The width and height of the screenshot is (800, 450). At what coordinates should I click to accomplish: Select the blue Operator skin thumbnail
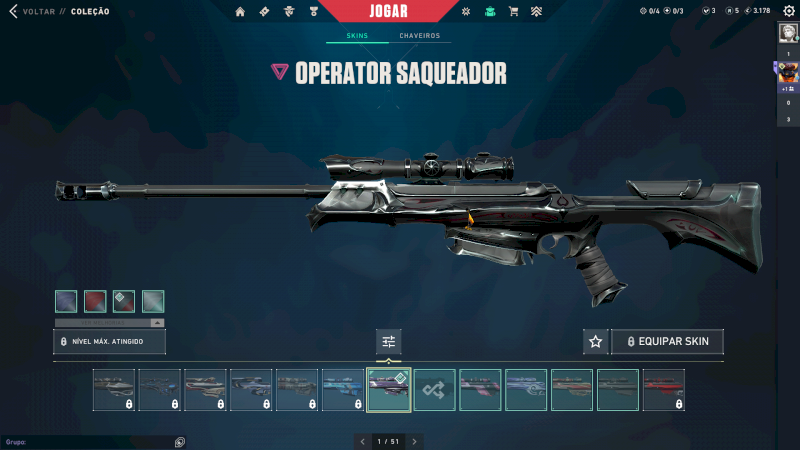[x=343, y=390]
